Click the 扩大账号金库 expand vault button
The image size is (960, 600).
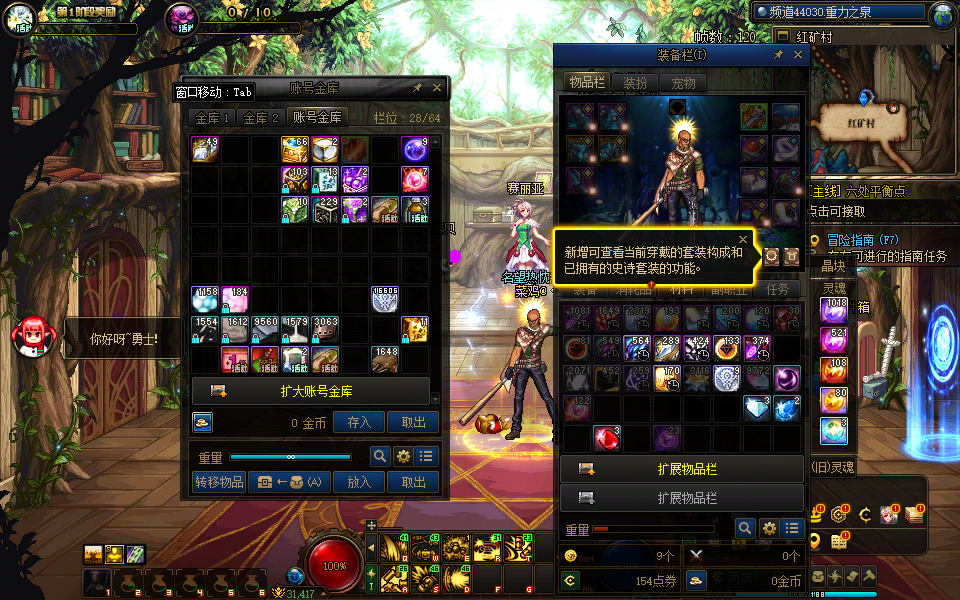point(311,391)
